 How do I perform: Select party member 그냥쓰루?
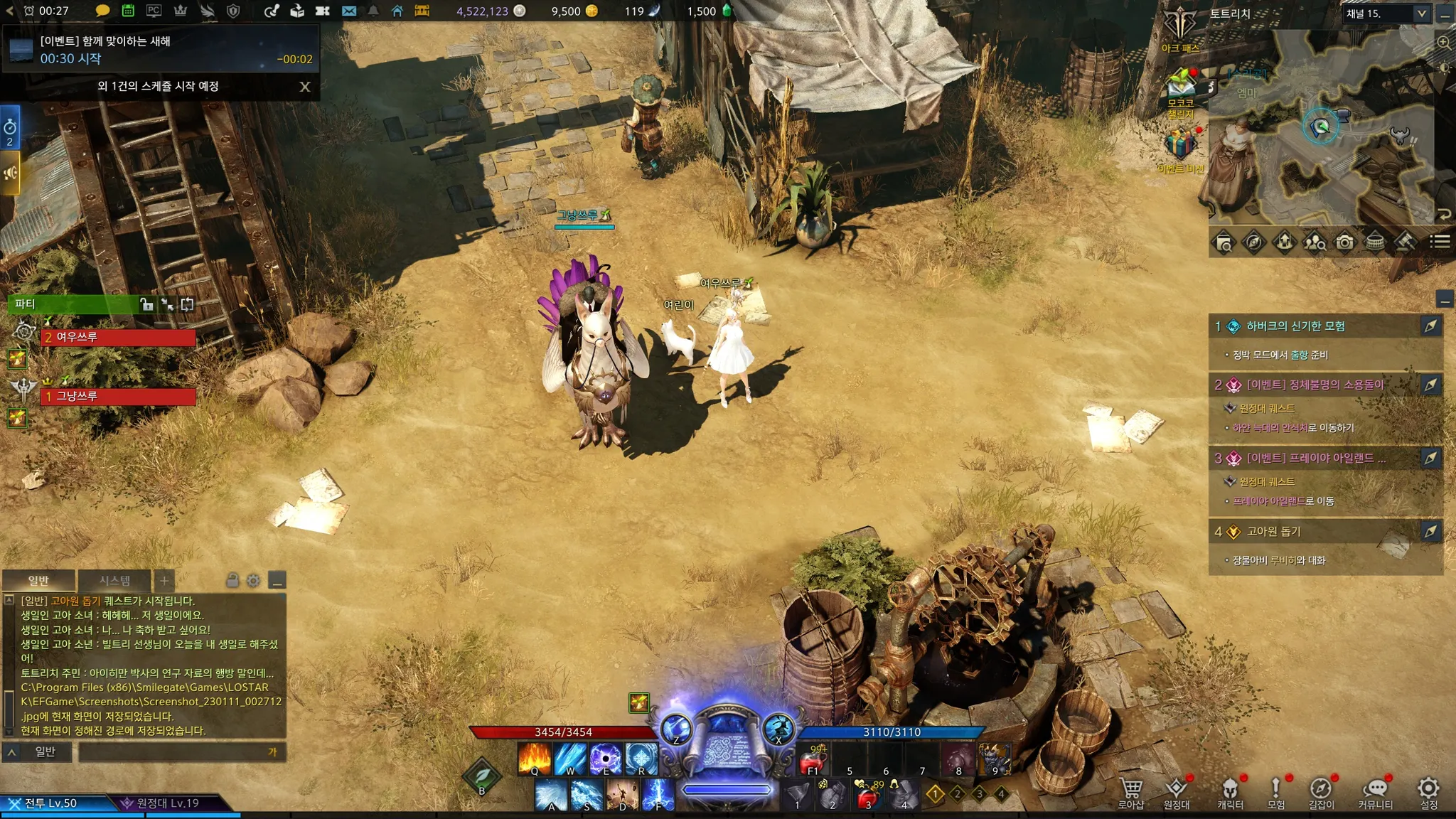[118, 396]
